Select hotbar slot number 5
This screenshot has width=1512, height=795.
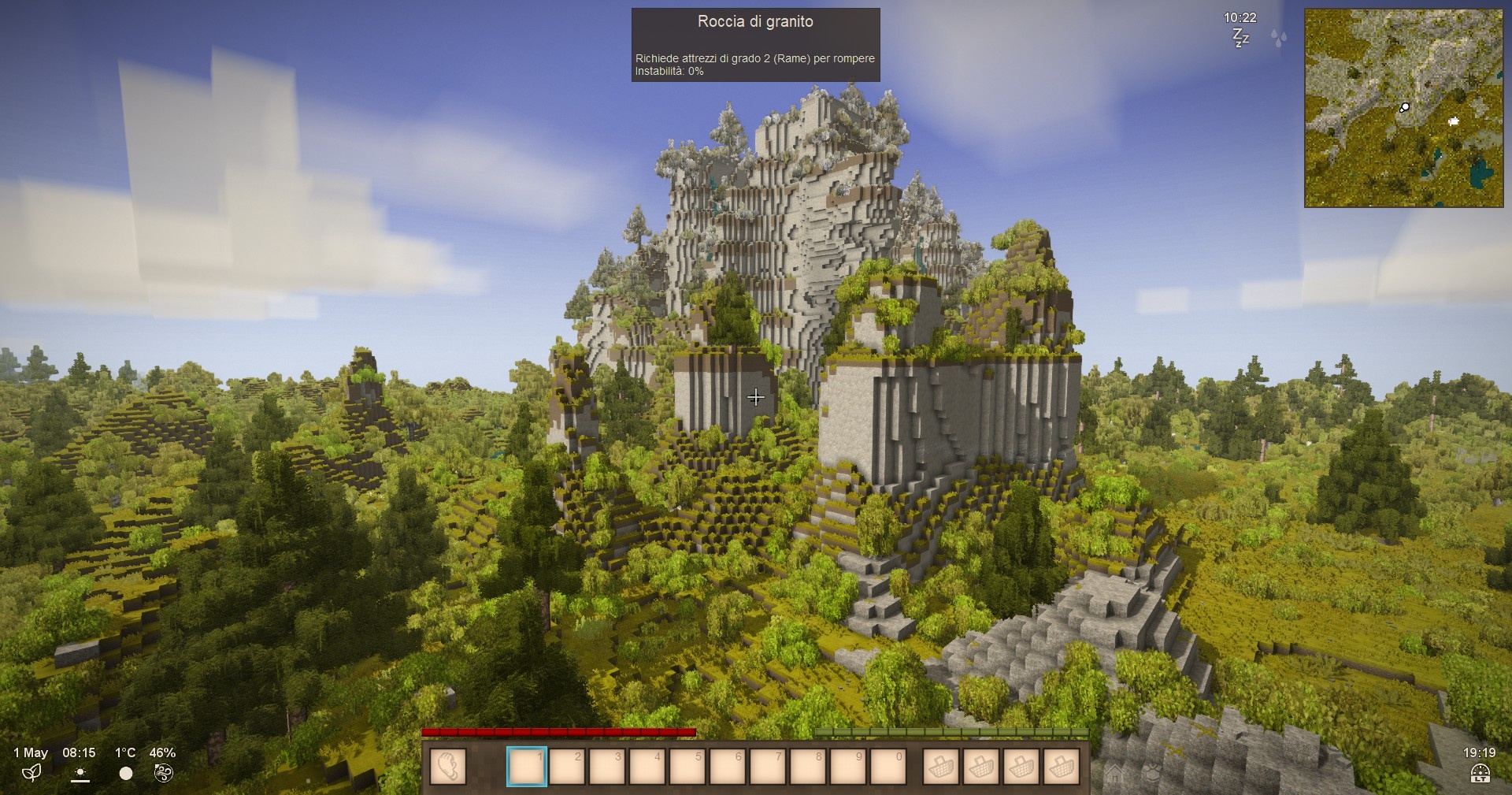pyautogui.click(x=687, y=767)
